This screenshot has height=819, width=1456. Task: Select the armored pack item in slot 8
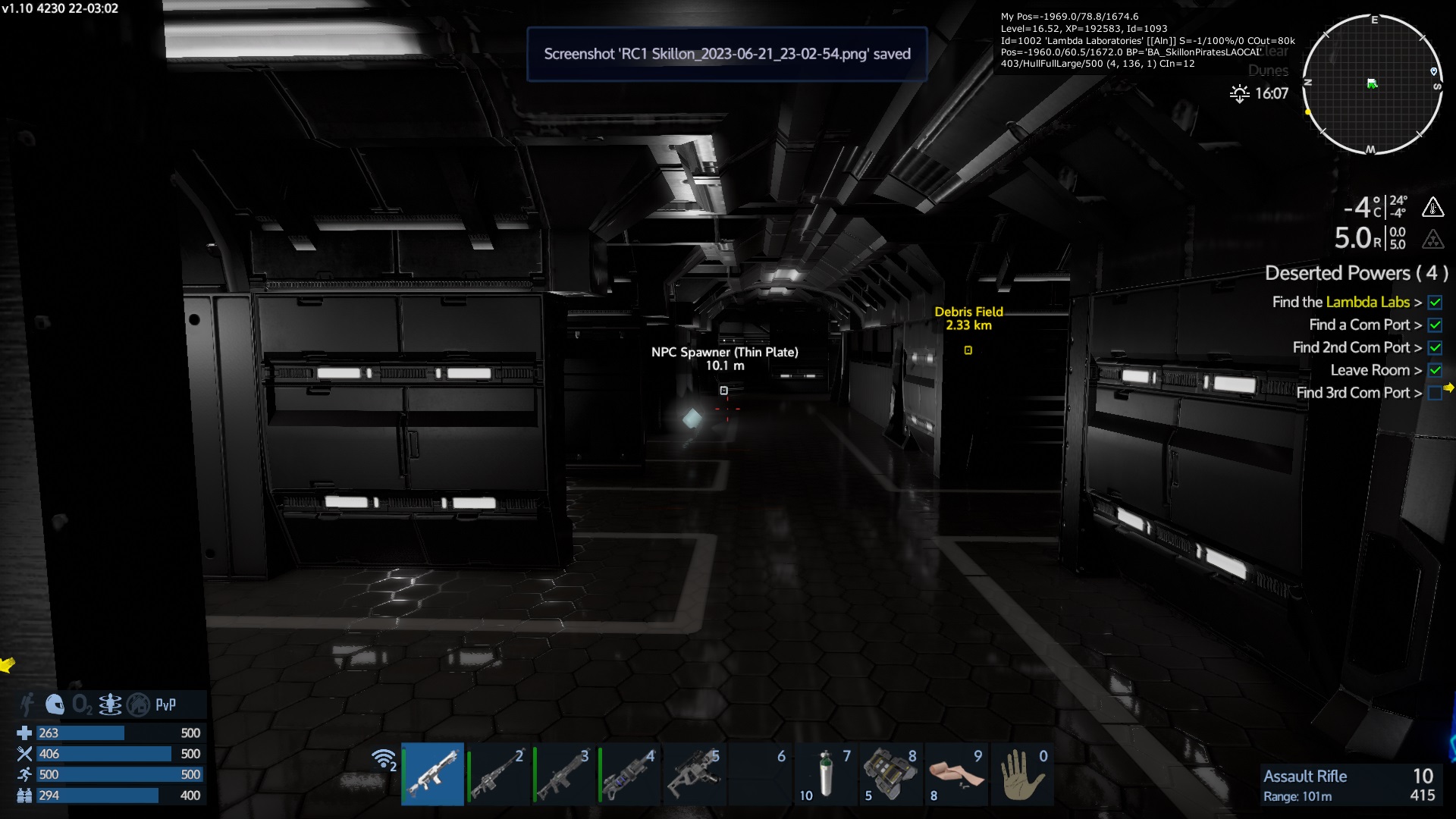[890, 773]
